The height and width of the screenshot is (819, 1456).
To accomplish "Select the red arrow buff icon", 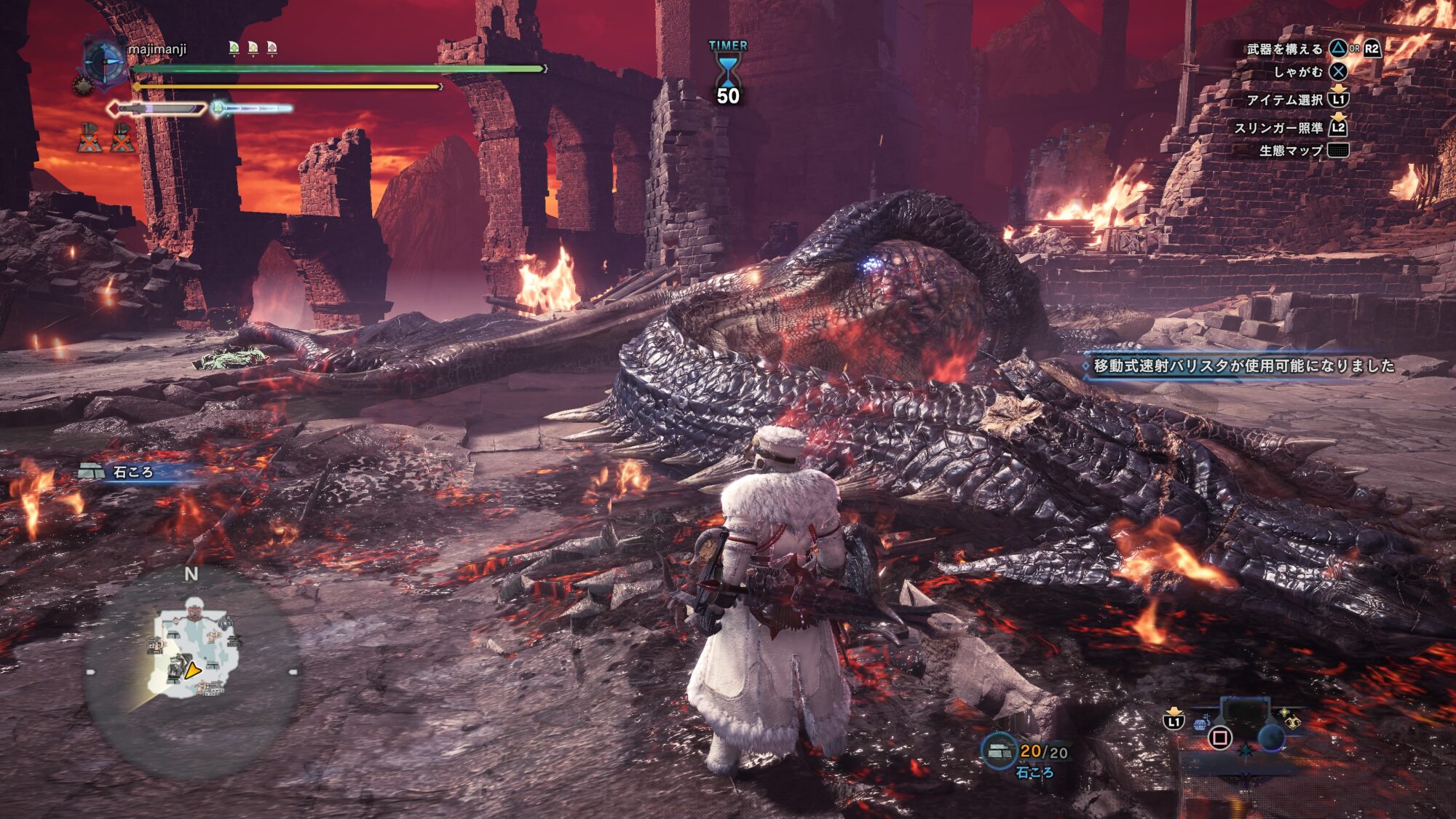I will (272, 48).
